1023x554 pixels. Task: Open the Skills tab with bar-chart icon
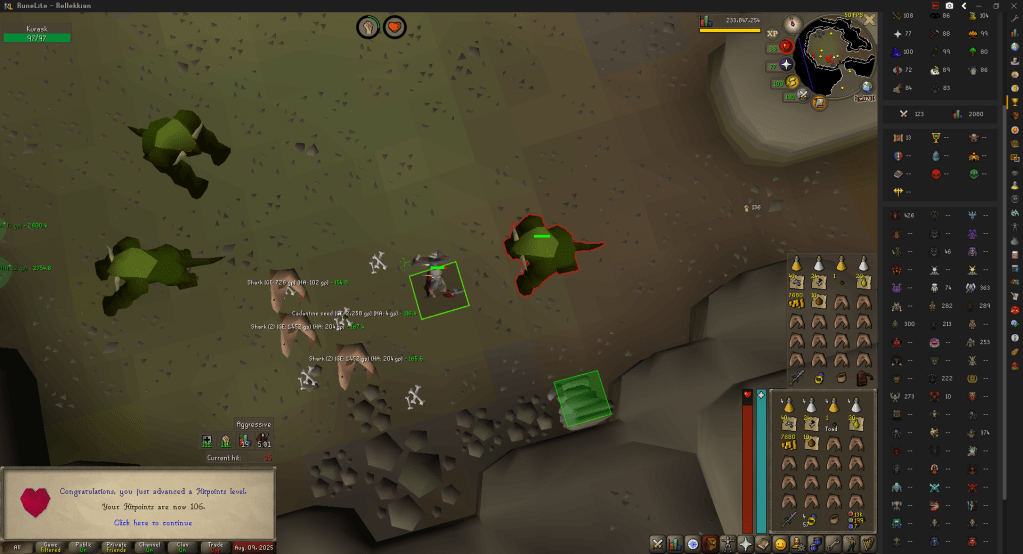point(675,543)
